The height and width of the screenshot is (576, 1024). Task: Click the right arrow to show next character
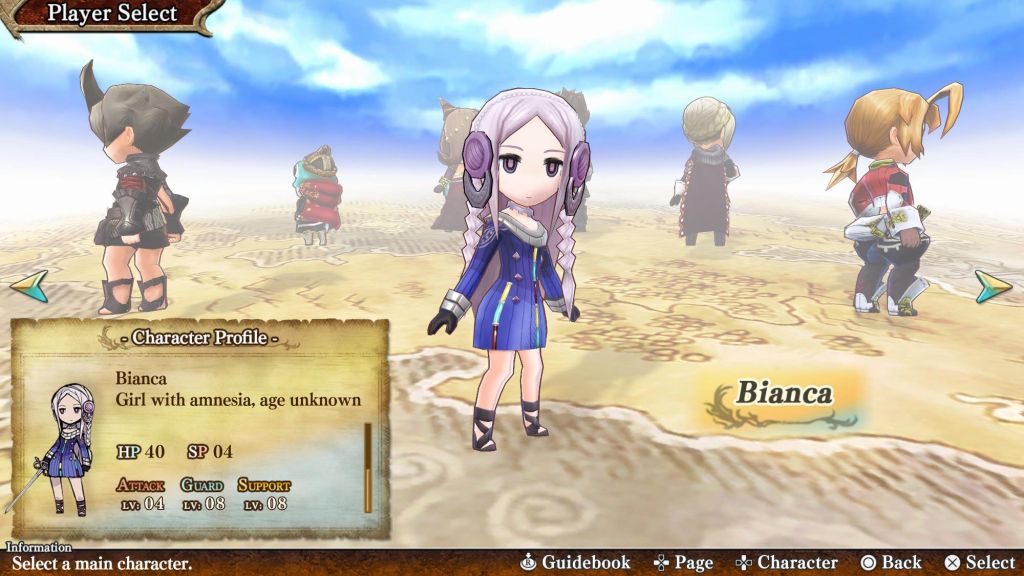coord(994,286)
